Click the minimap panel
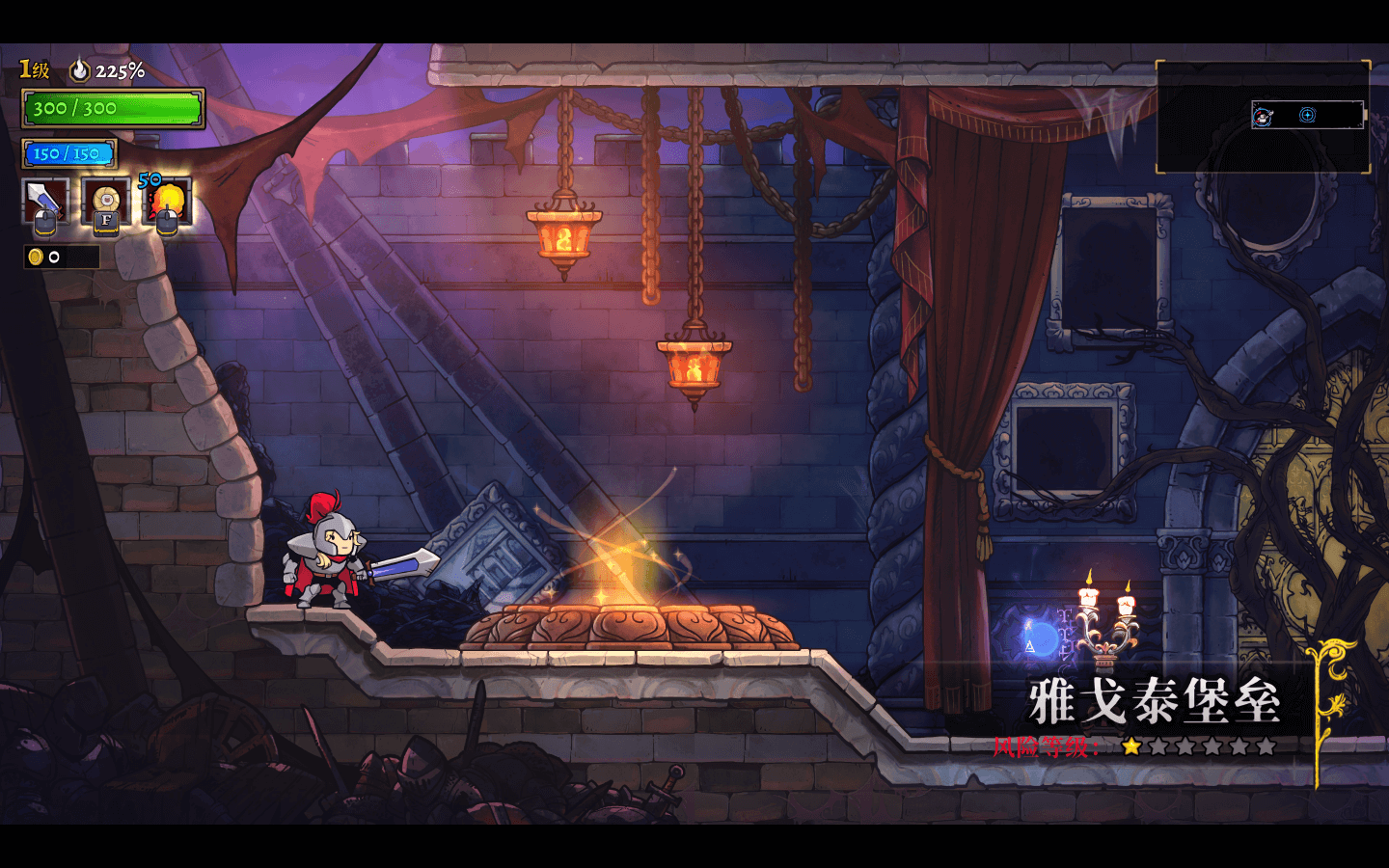This screenshot has width=1389, height=868. click(x=1263, y=118)
